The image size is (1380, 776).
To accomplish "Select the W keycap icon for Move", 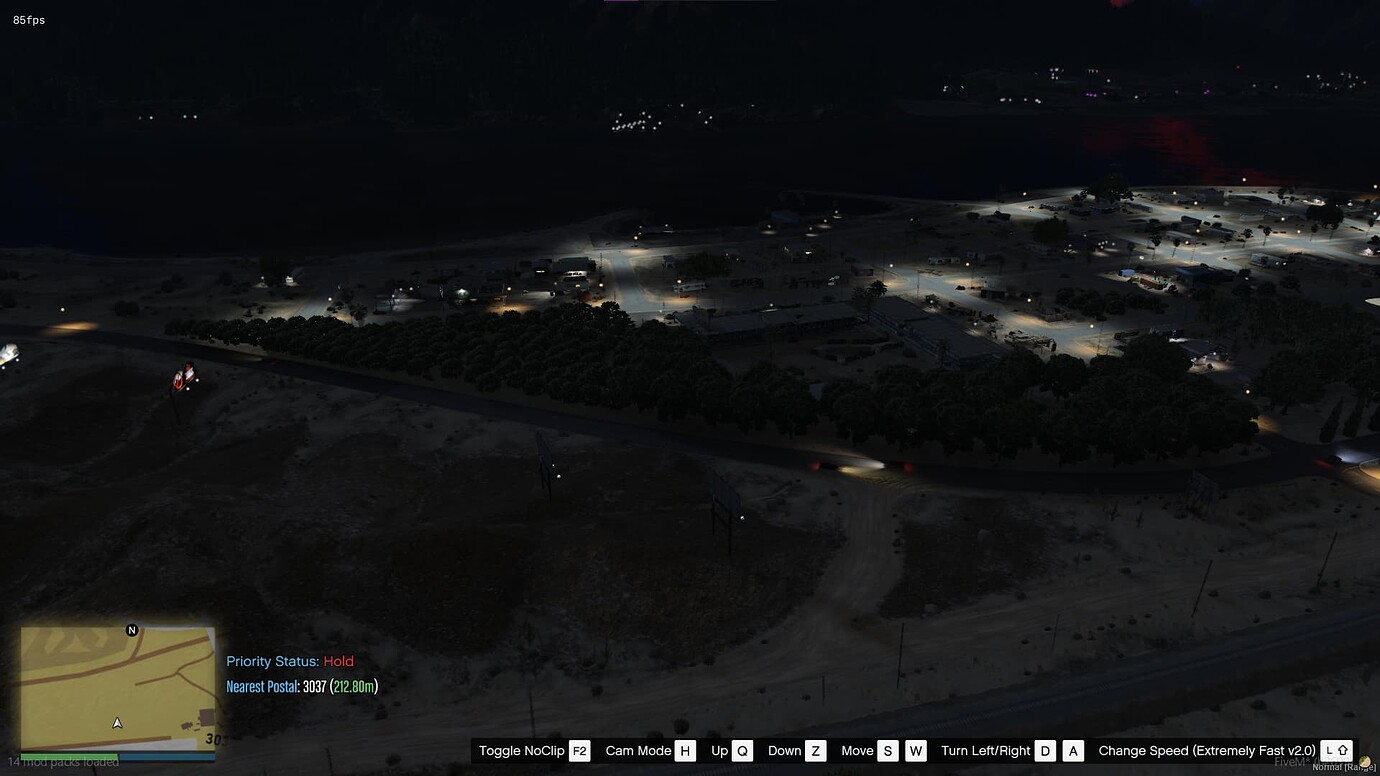I will pyautogui.click(x=915, y=750).
